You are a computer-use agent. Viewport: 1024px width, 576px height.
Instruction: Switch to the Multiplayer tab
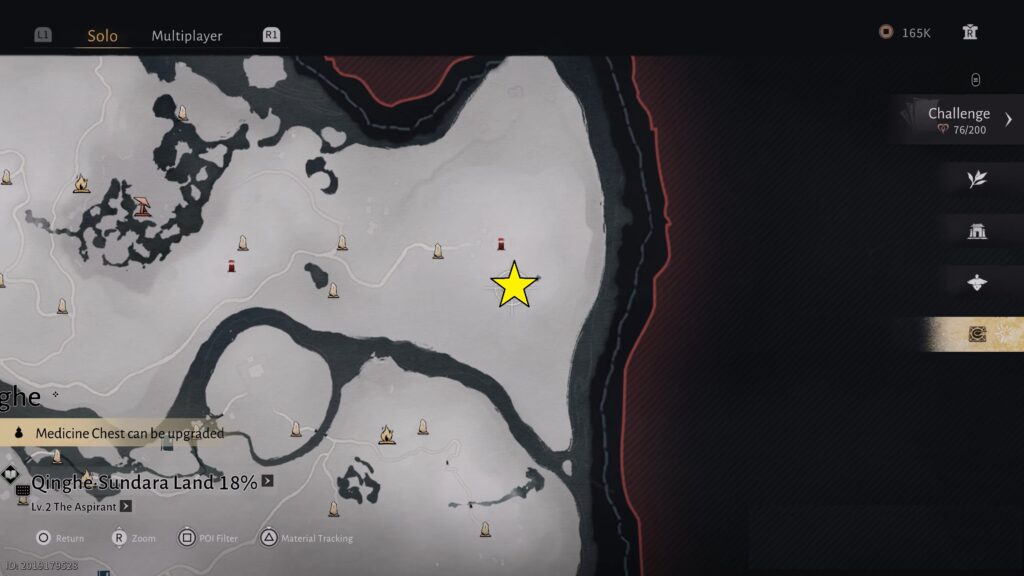point(187,36)
